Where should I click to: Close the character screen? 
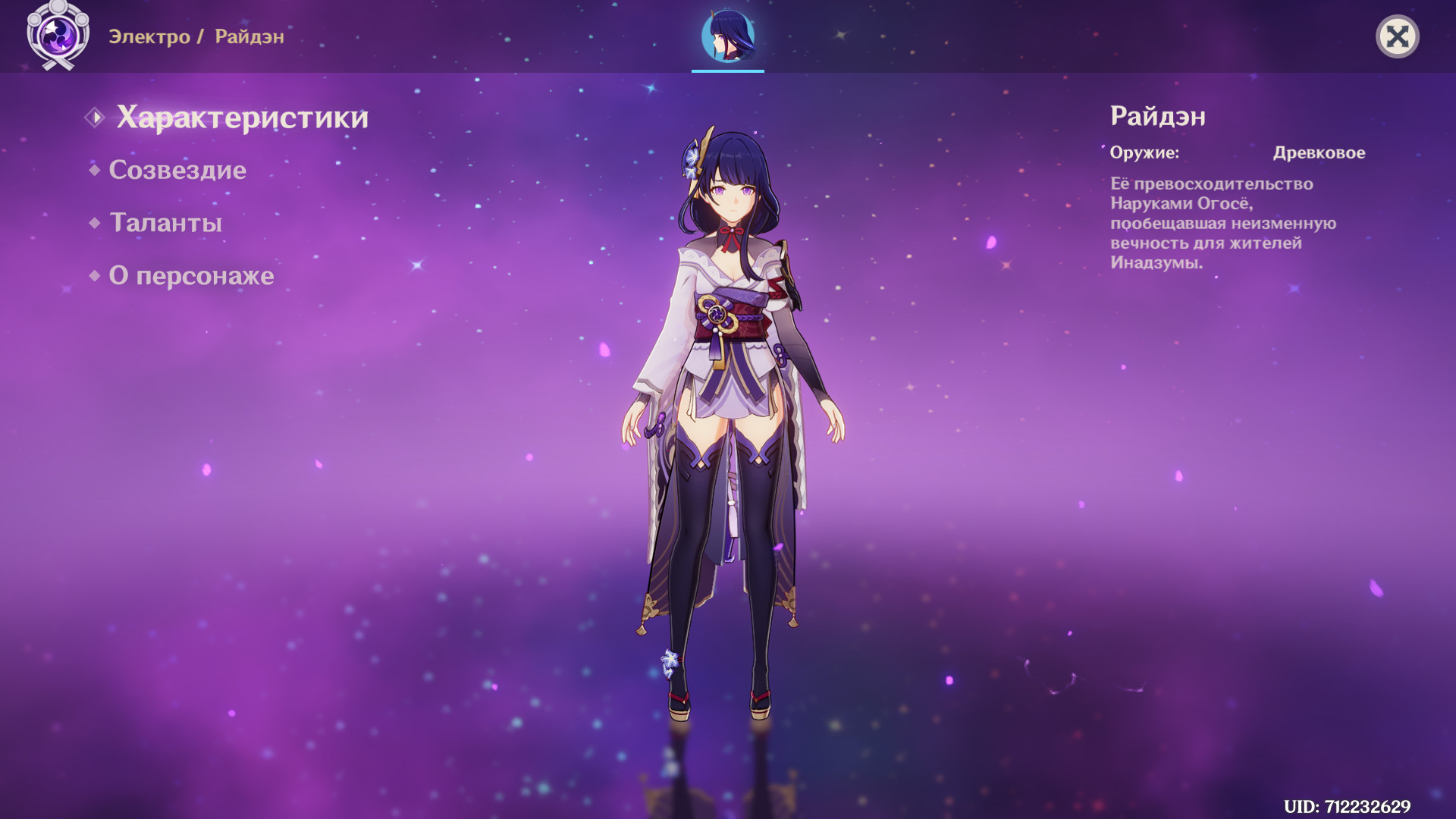[1397, 36]
